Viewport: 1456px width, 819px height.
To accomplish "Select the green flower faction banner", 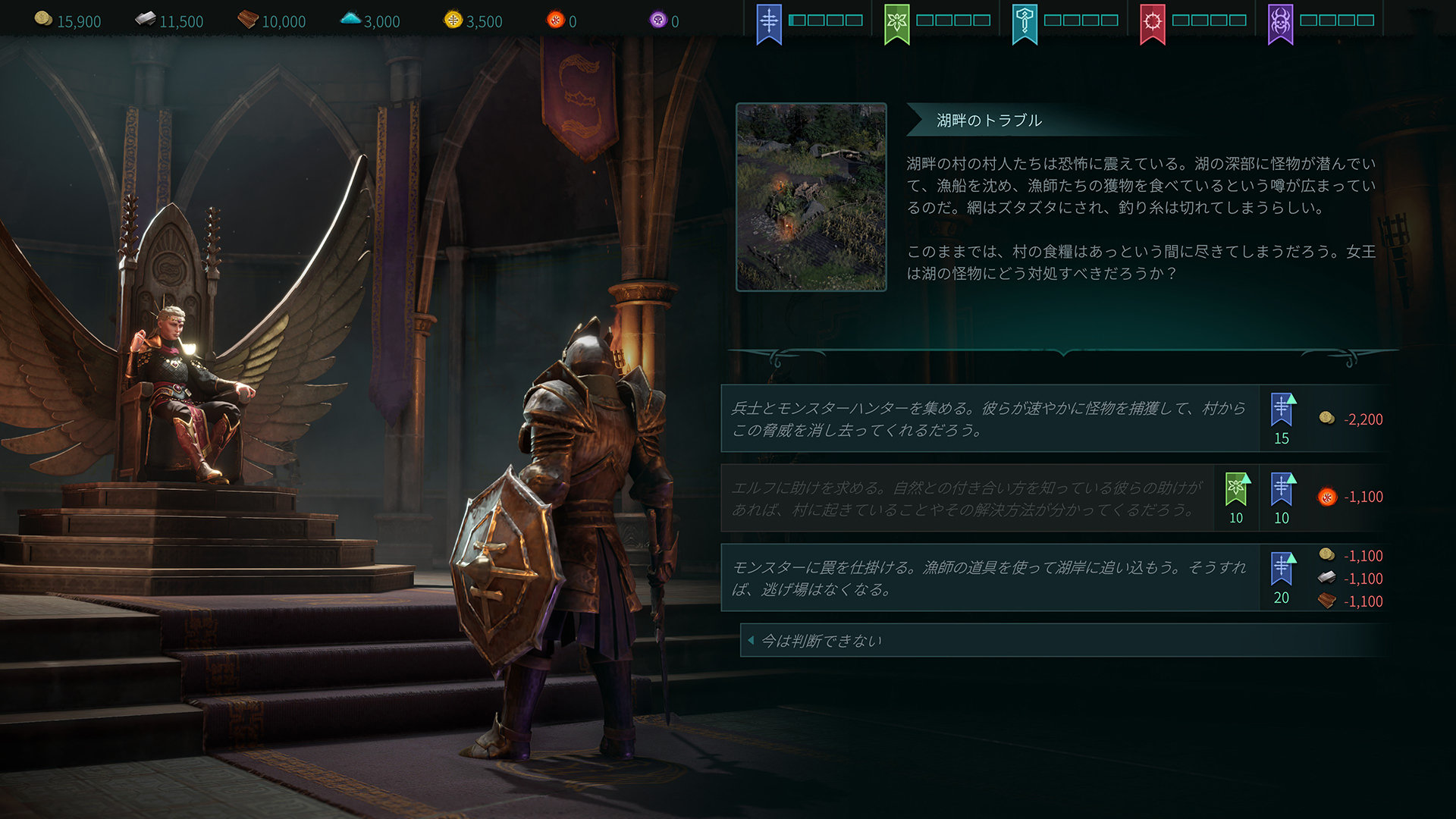I will pos(896,20).
